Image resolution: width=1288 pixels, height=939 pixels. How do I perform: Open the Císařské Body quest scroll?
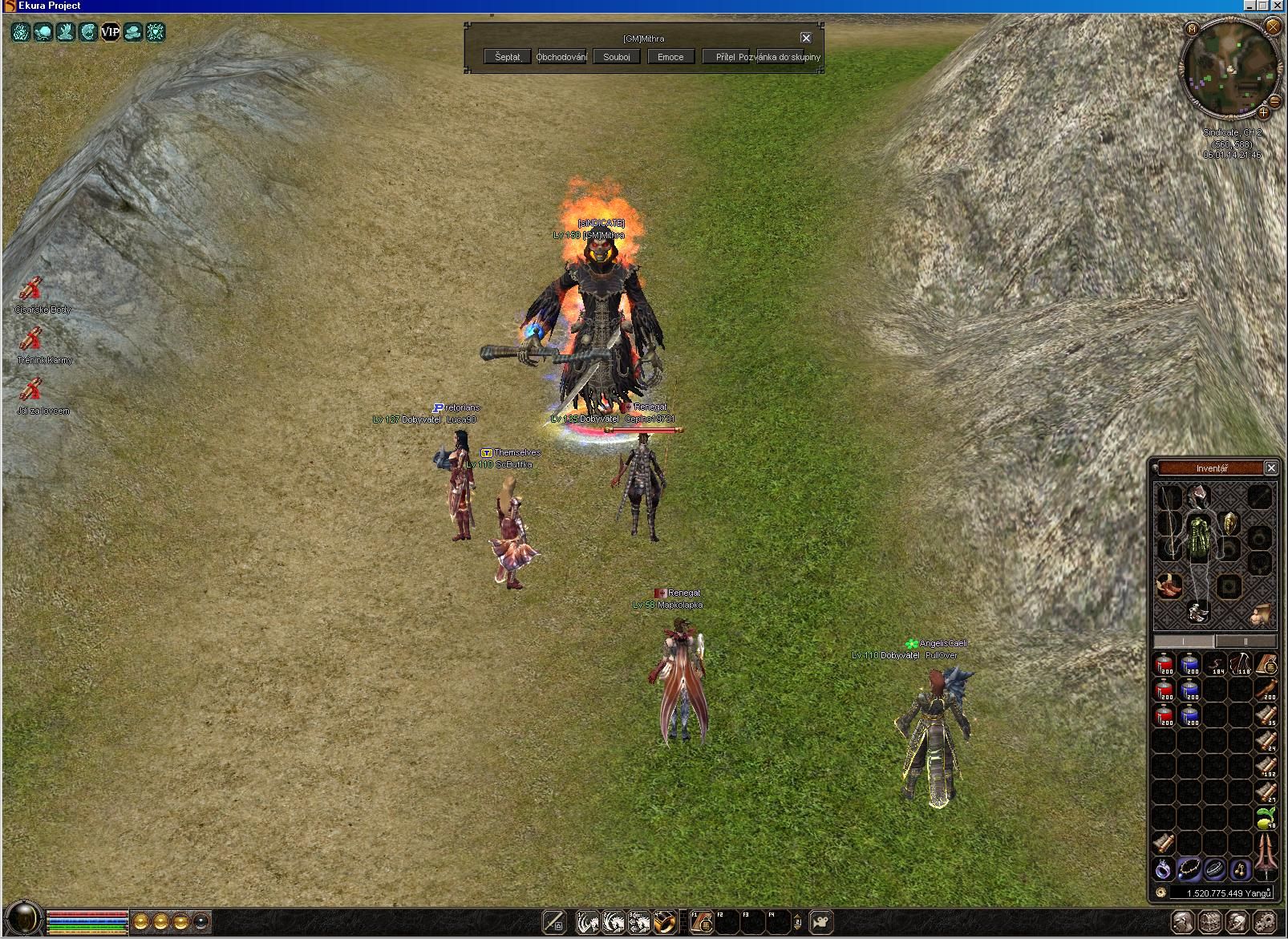(x=32, y=289)
